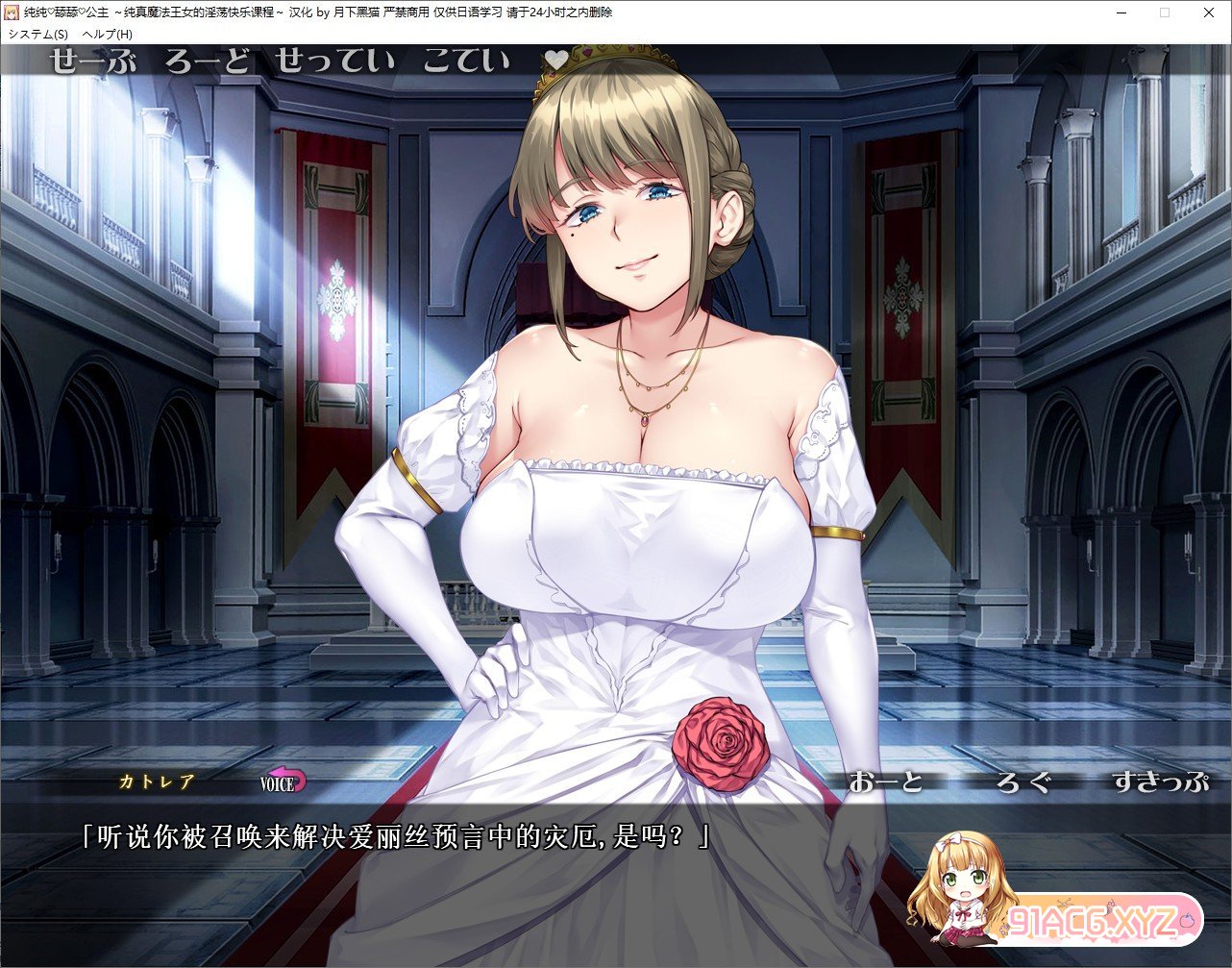The image size is (1232, 968).
Task: Open the ろぐ (Log) backlog
Action: [x=1023, y=782]
